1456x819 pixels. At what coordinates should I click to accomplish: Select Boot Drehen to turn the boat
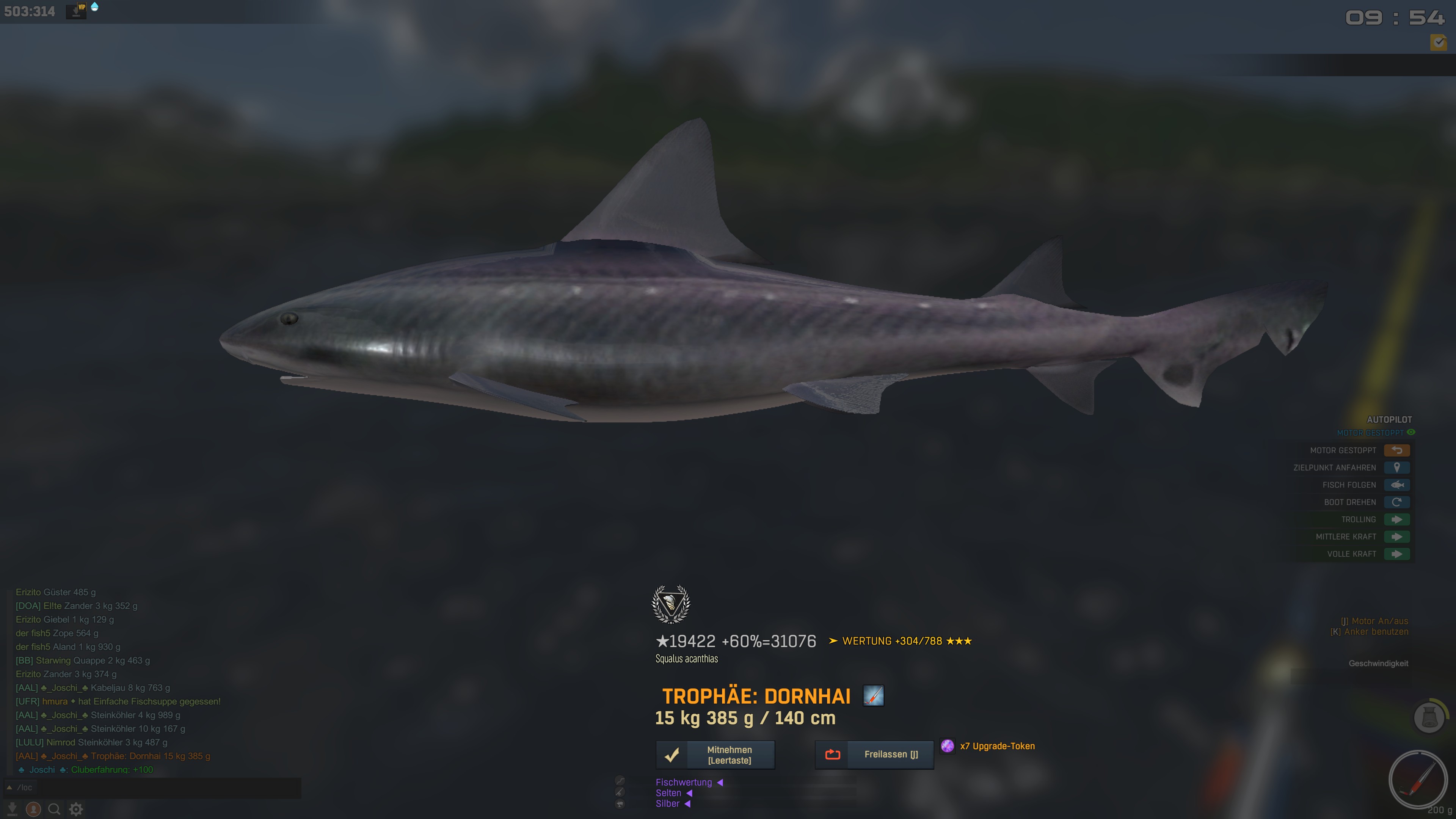click(x=1396, y=502)
